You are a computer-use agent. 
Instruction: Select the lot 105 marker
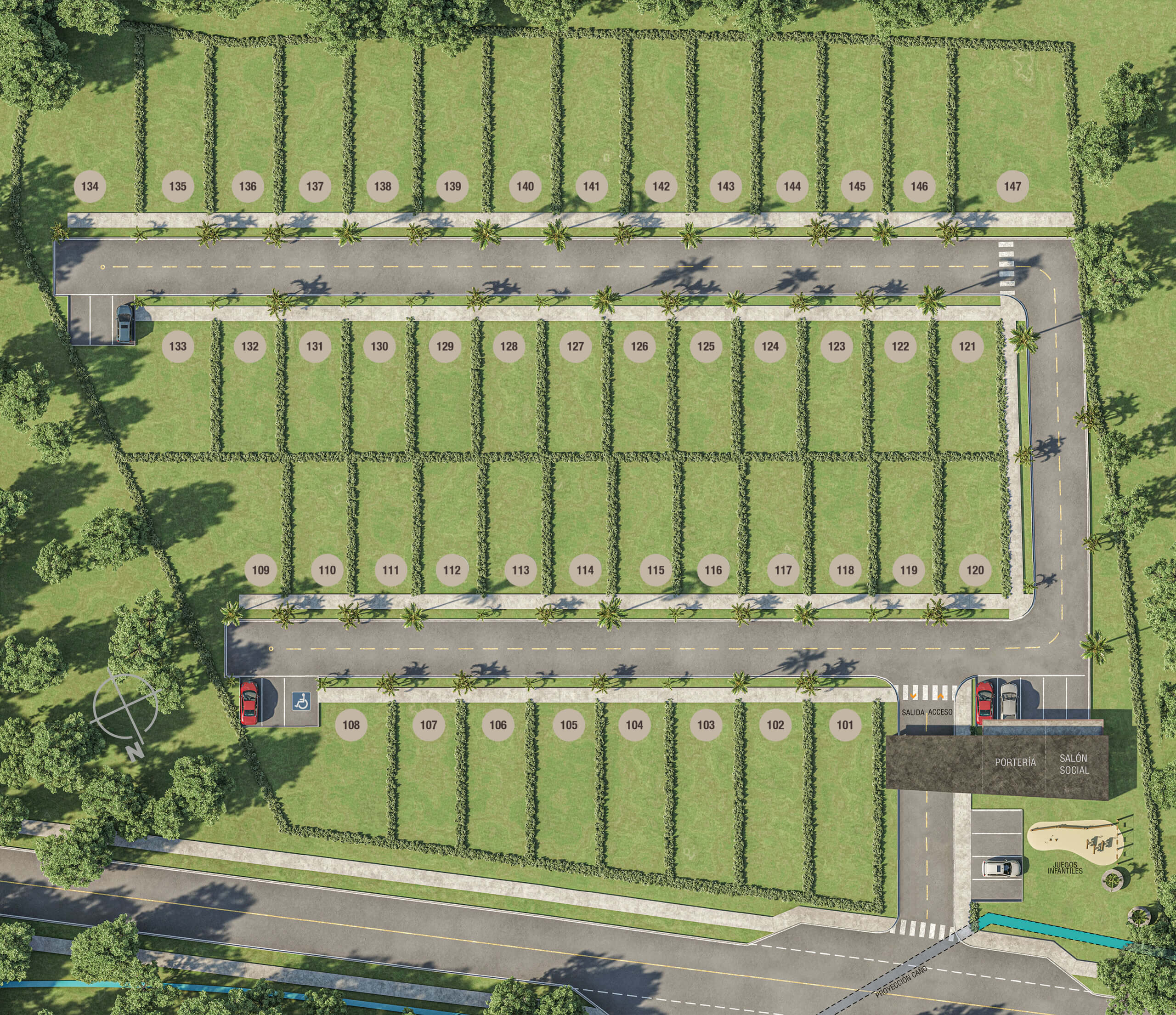coord(569,724)
